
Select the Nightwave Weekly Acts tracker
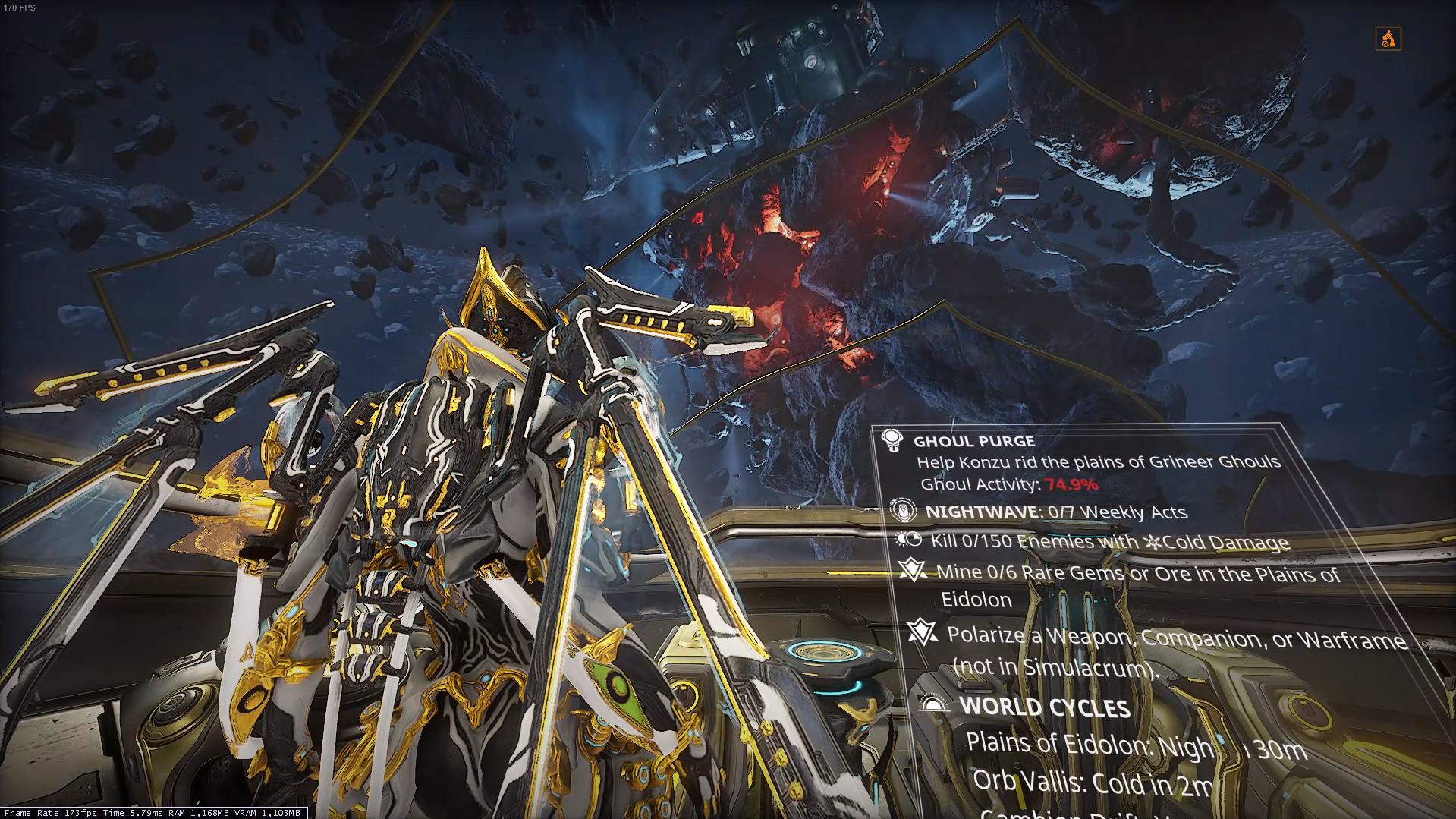[1056, 512]
